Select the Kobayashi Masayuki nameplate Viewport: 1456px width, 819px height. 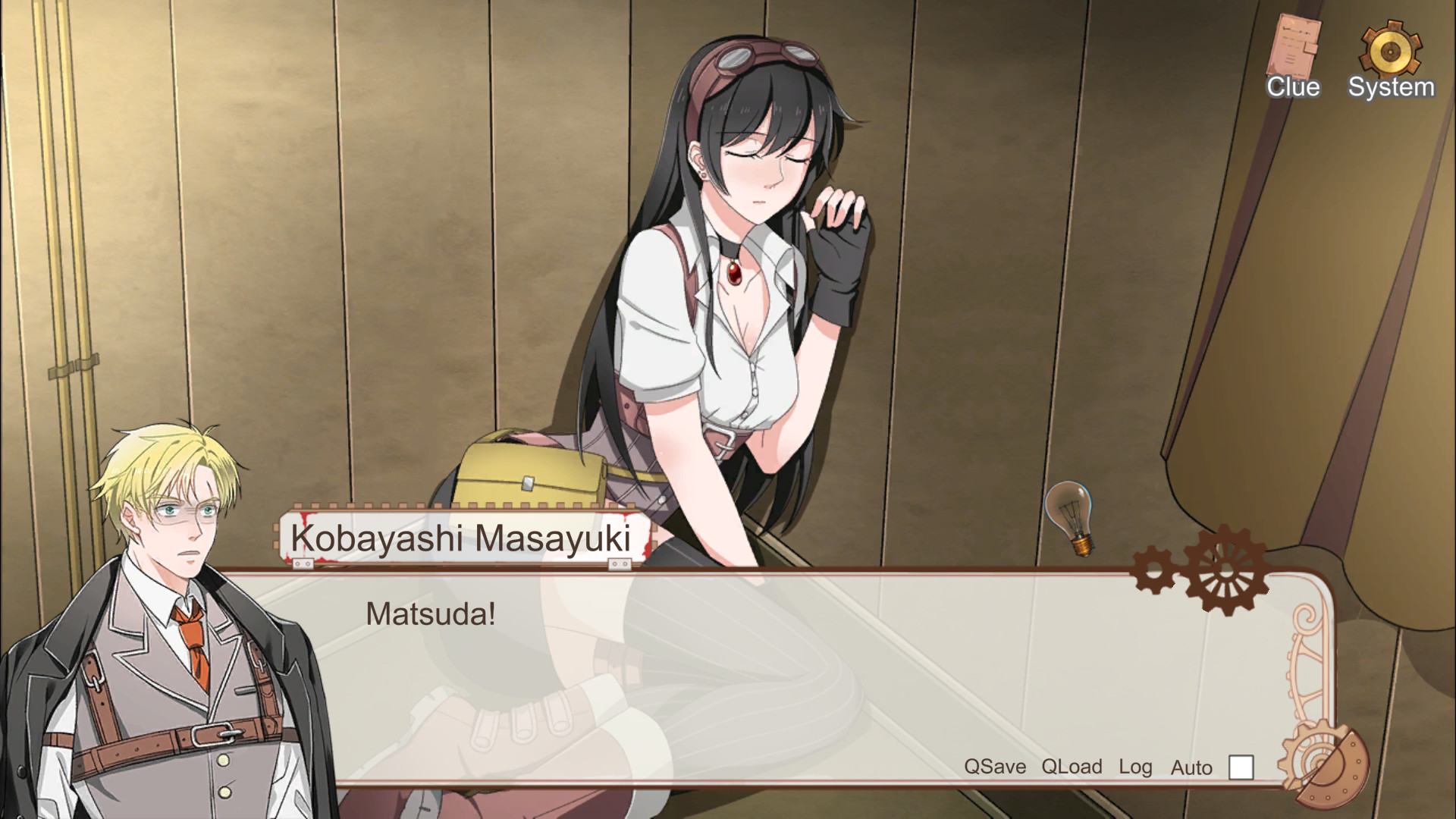point(460,535)
